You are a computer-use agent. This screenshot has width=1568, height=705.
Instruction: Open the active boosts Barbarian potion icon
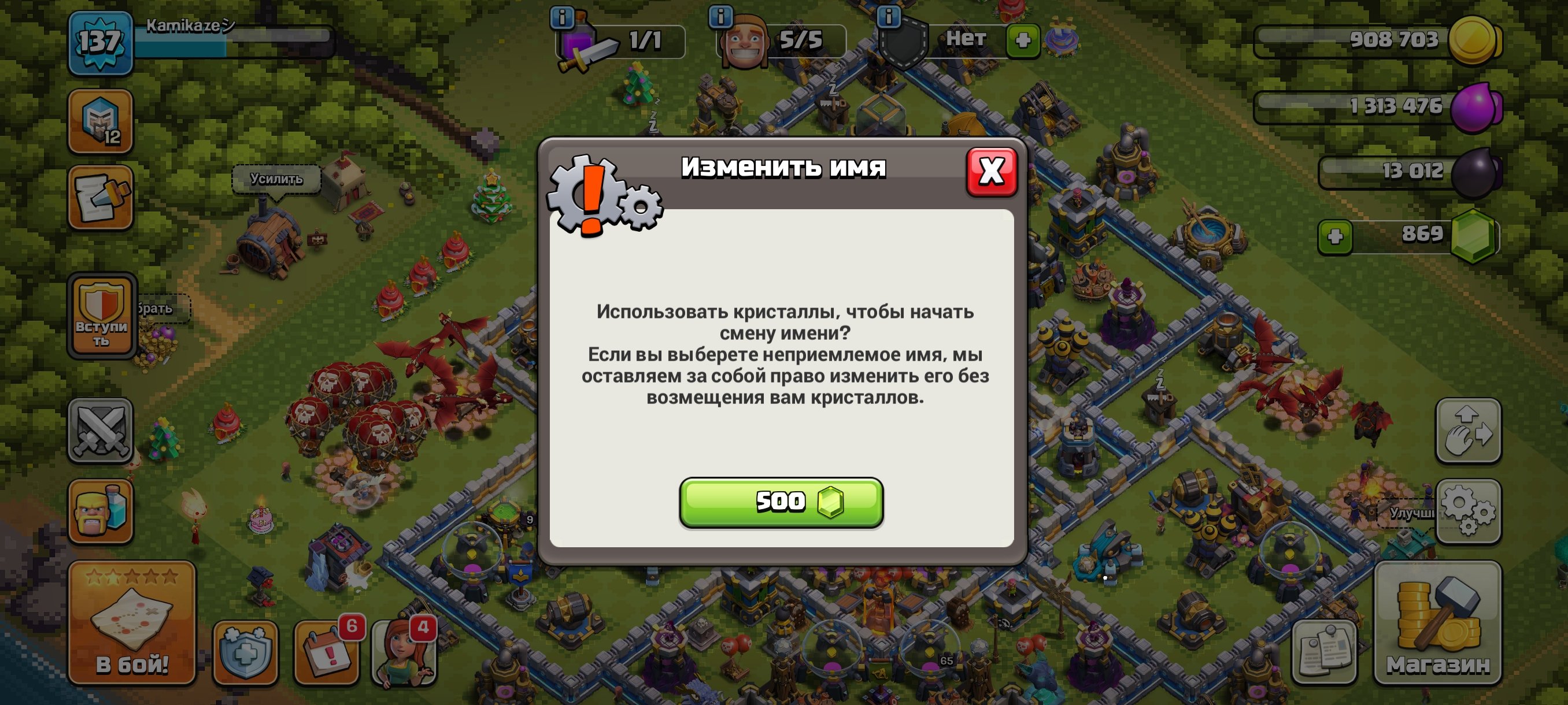[x=101, y=511]
